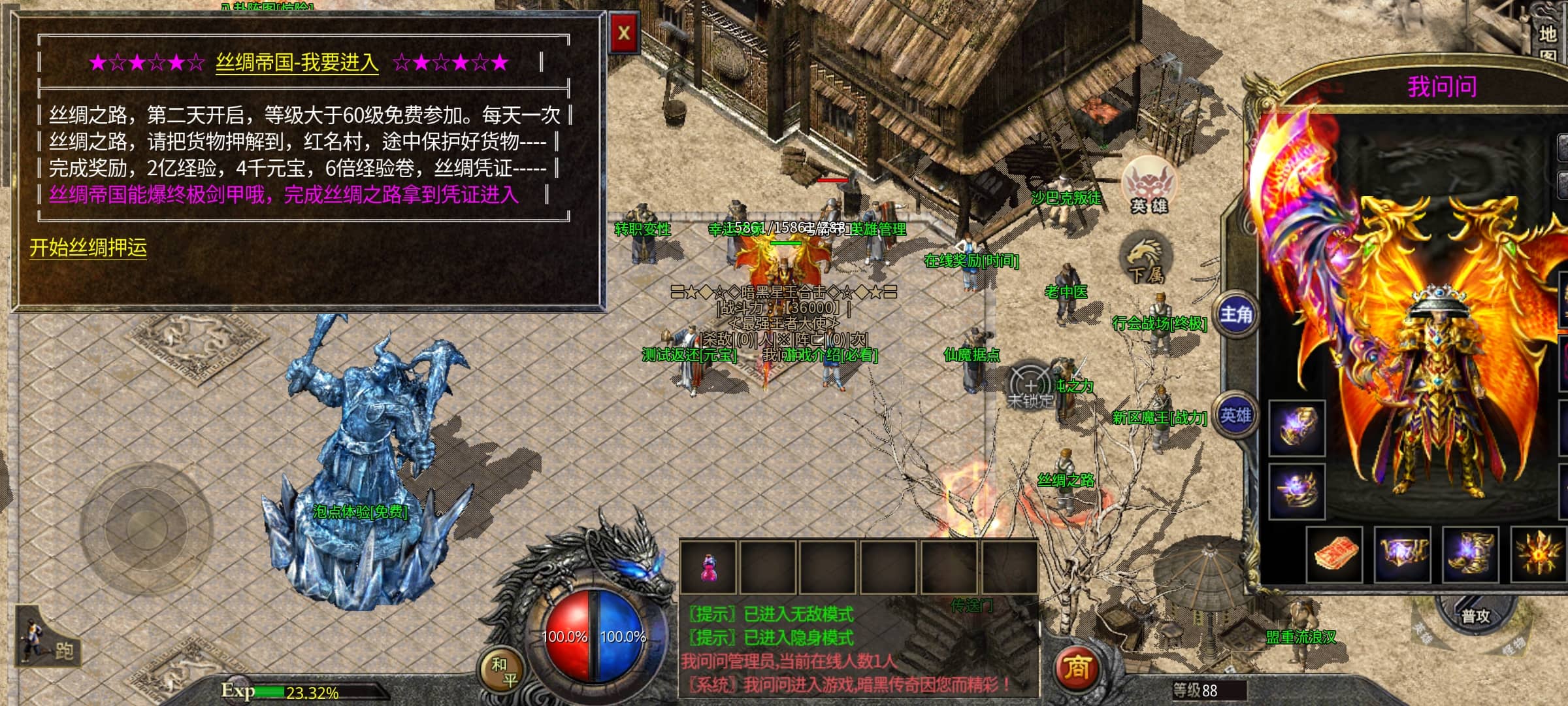Open the 地图 map button

click(x=1548, y=41)
